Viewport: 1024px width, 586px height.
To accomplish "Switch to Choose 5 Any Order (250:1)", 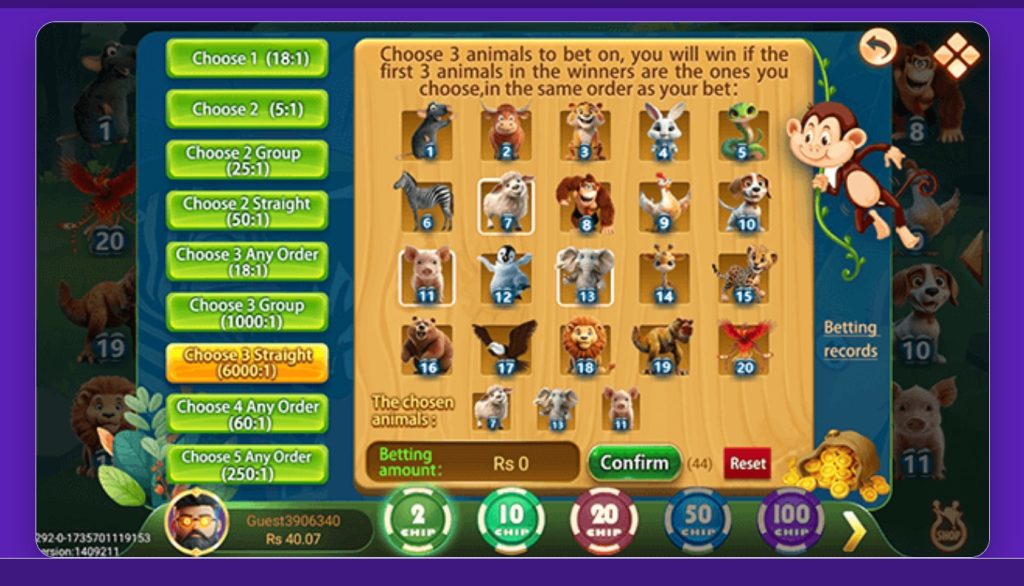I will (247, 464).
